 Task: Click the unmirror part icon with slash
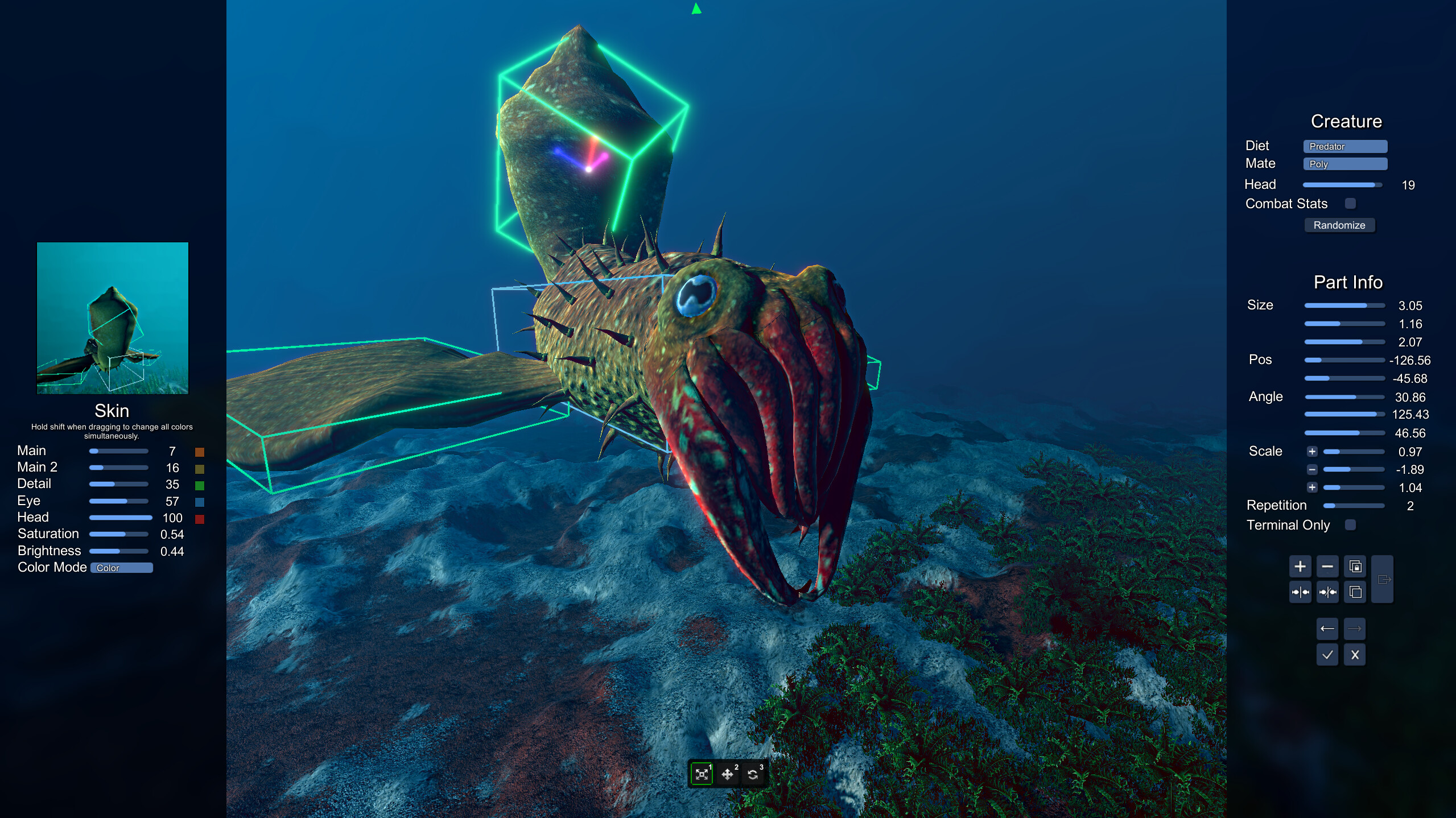click(1327, 593)
